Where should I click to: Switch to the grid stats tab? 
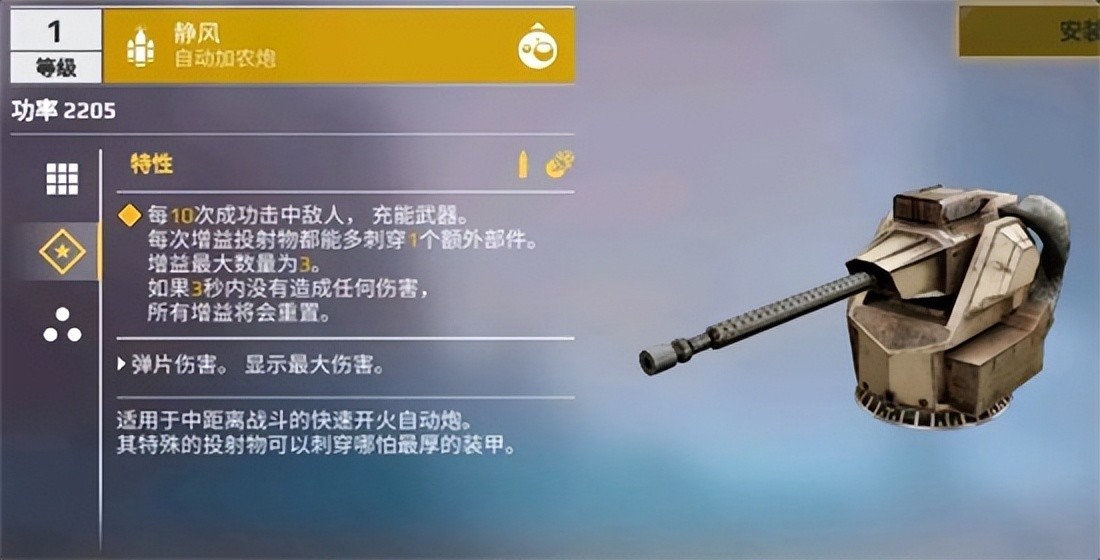[62, 179]
